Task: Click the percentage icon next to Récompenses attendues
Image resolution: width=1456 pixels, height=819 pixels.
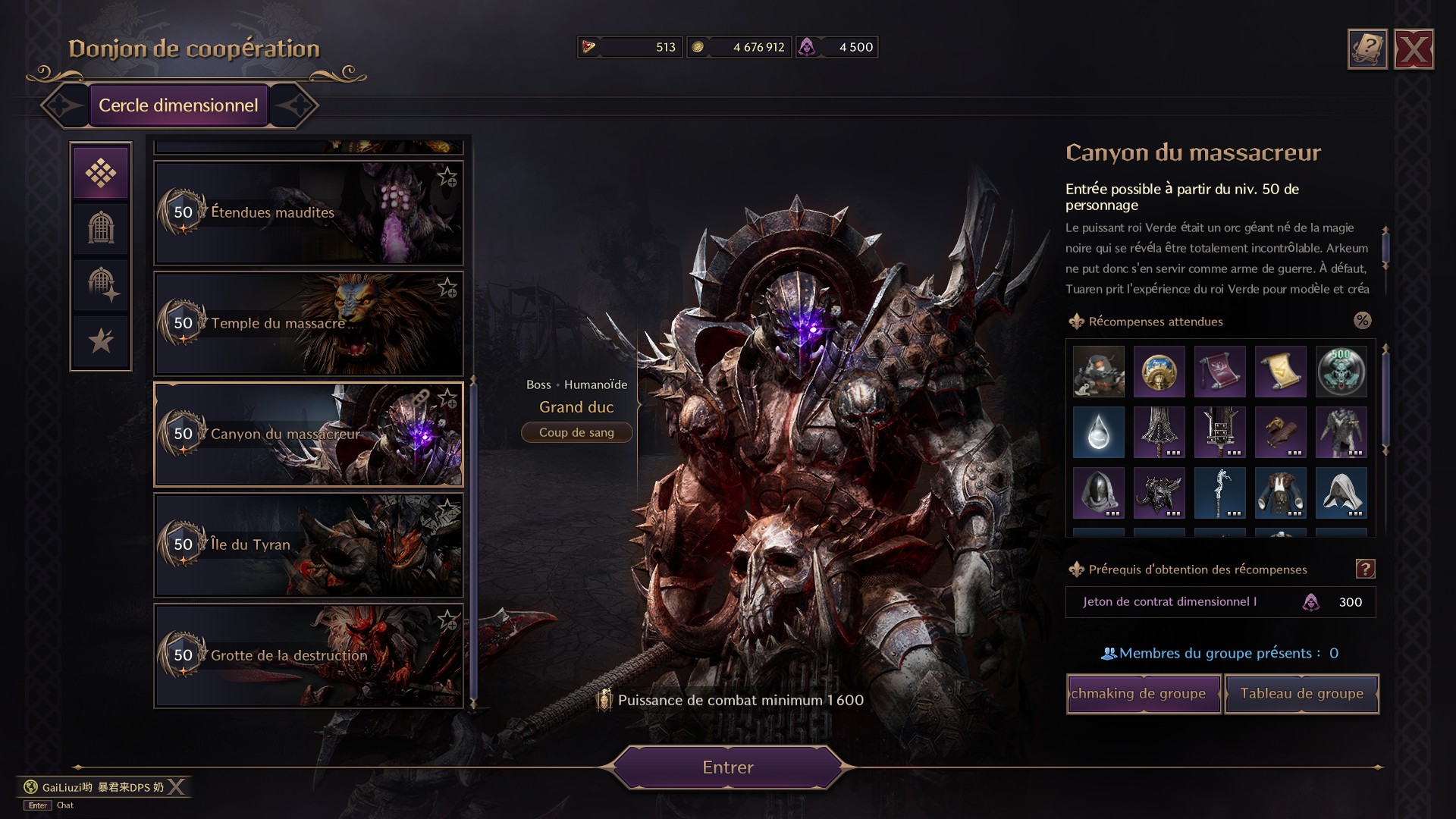Action: pyautogui.click(x=1363, y=321)
